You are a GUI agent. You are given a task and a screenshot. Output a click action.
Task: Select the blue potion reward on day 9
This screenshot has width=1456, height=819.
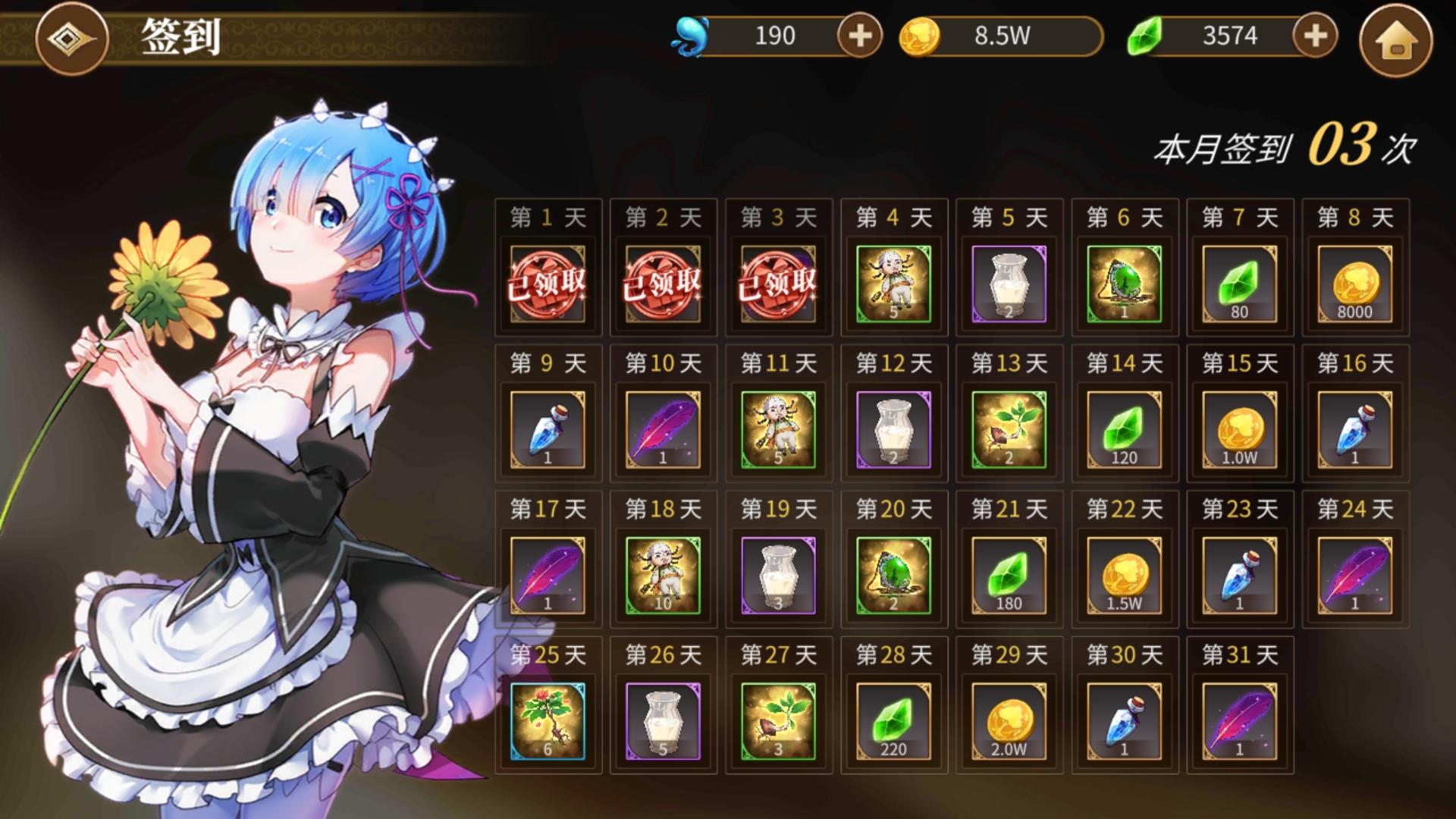click(x=548, y=430)
